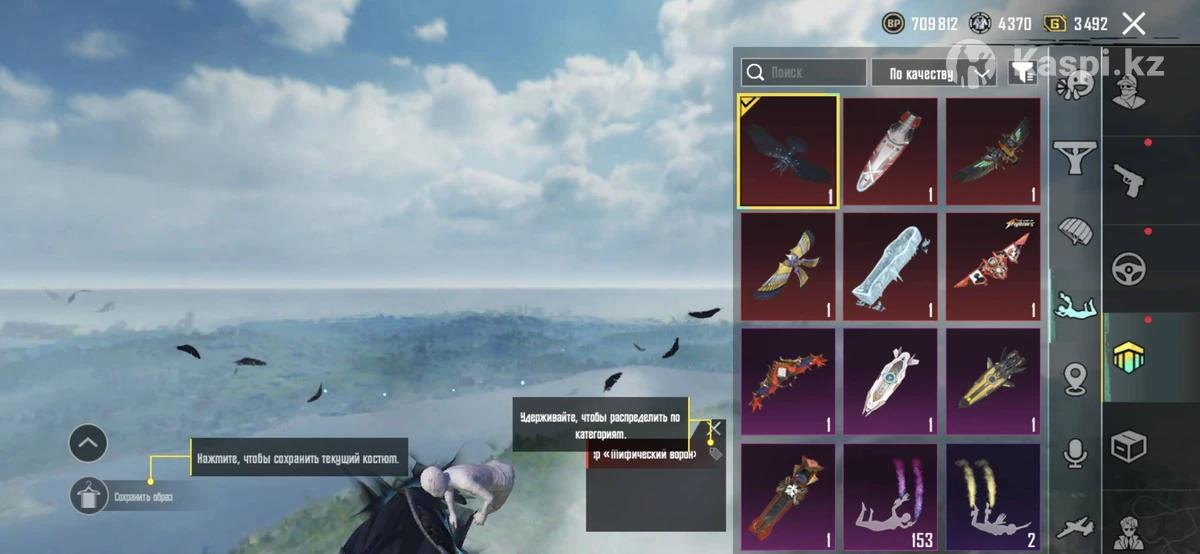
Task: Select the equipped black raven glider
Action: 788,151
